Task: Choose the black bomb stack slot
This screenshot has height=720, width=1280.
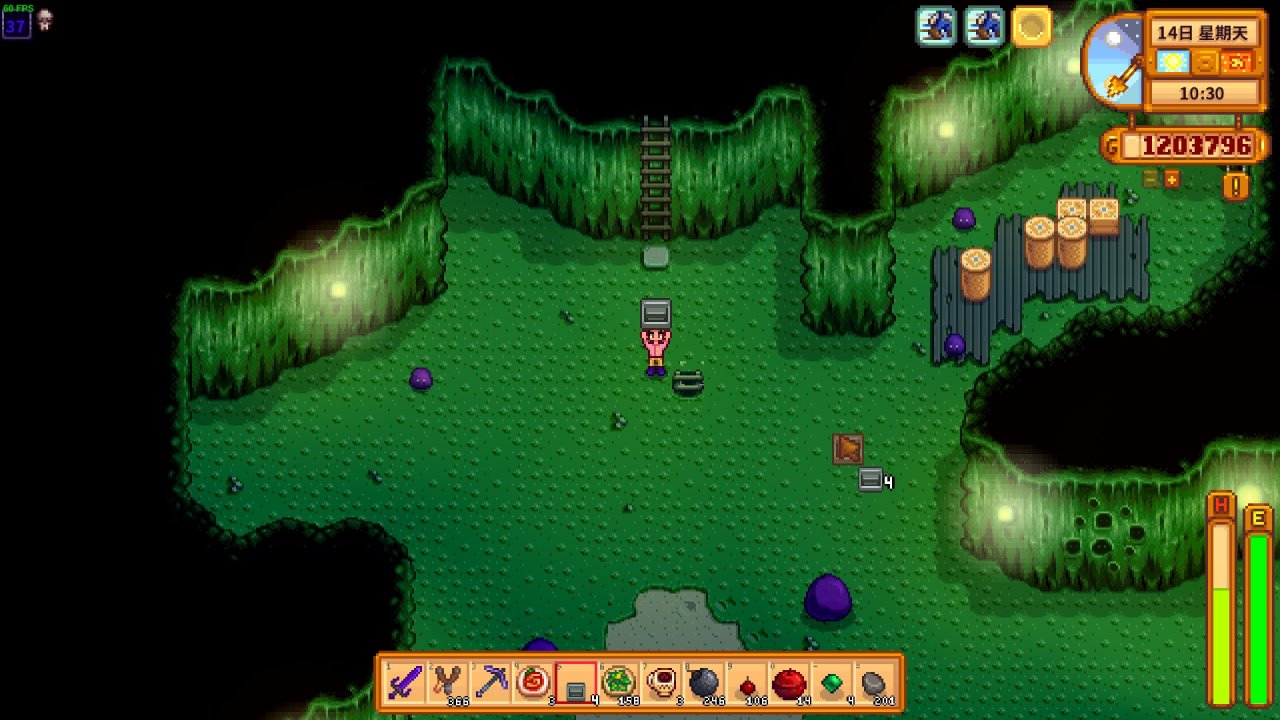Action: 704,683
